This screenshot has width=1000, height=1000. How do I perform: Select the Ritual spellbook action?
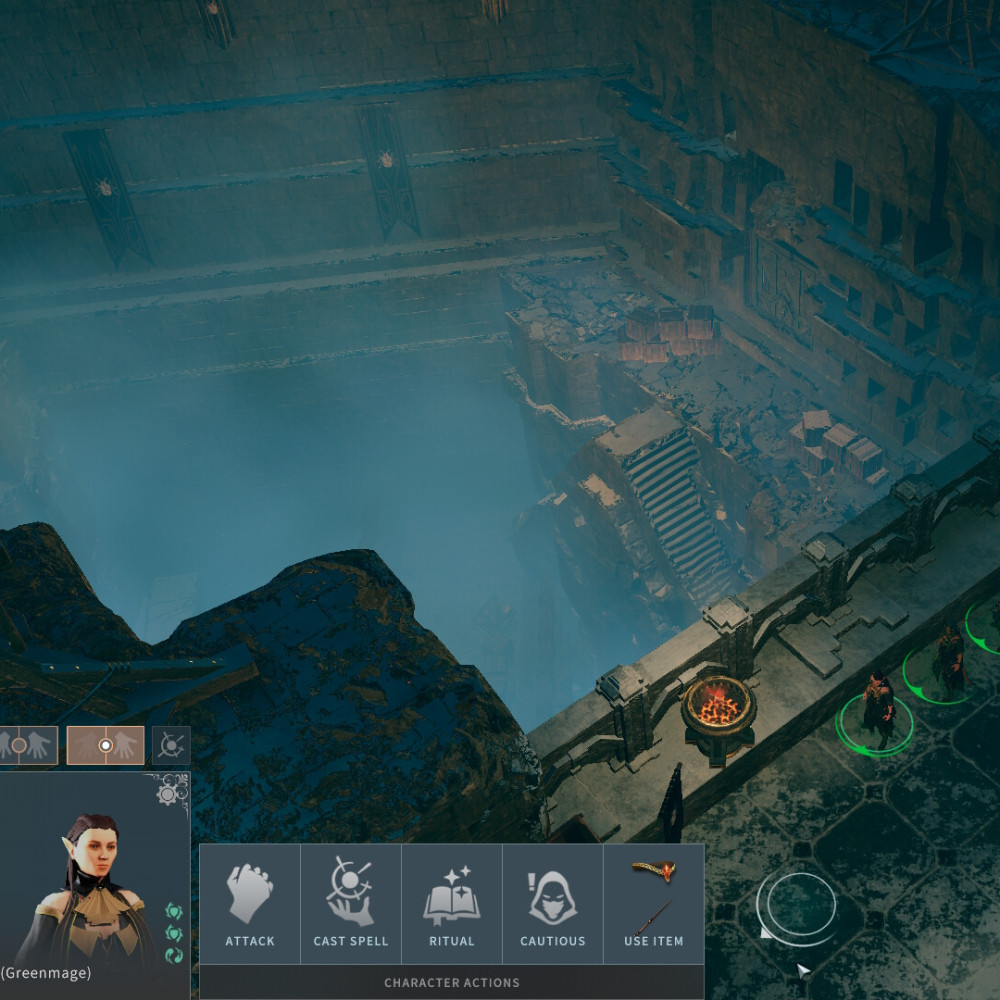click(452, 905)
